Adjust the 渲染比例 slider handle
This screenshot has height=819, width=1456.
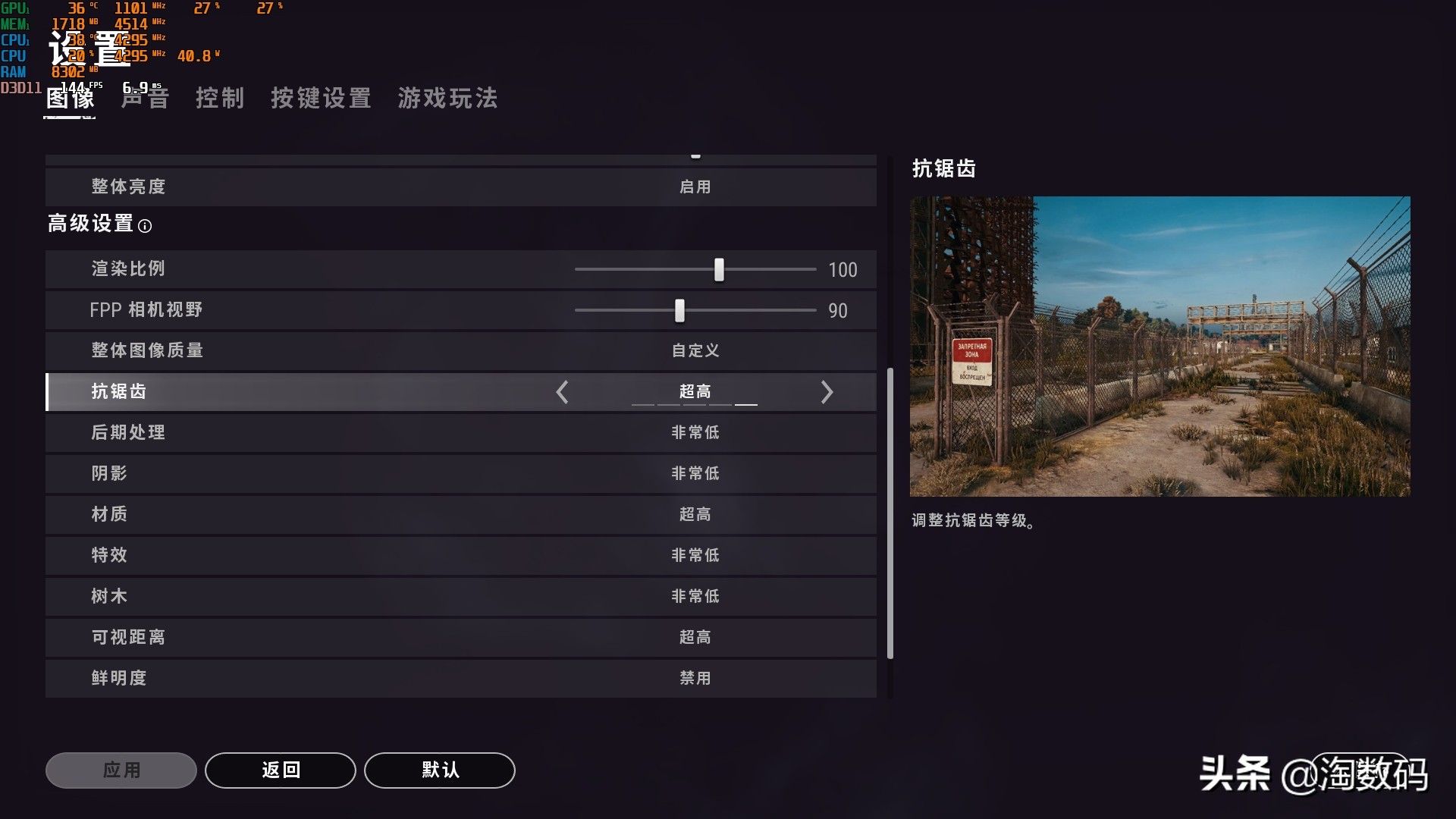coord(717,269)
